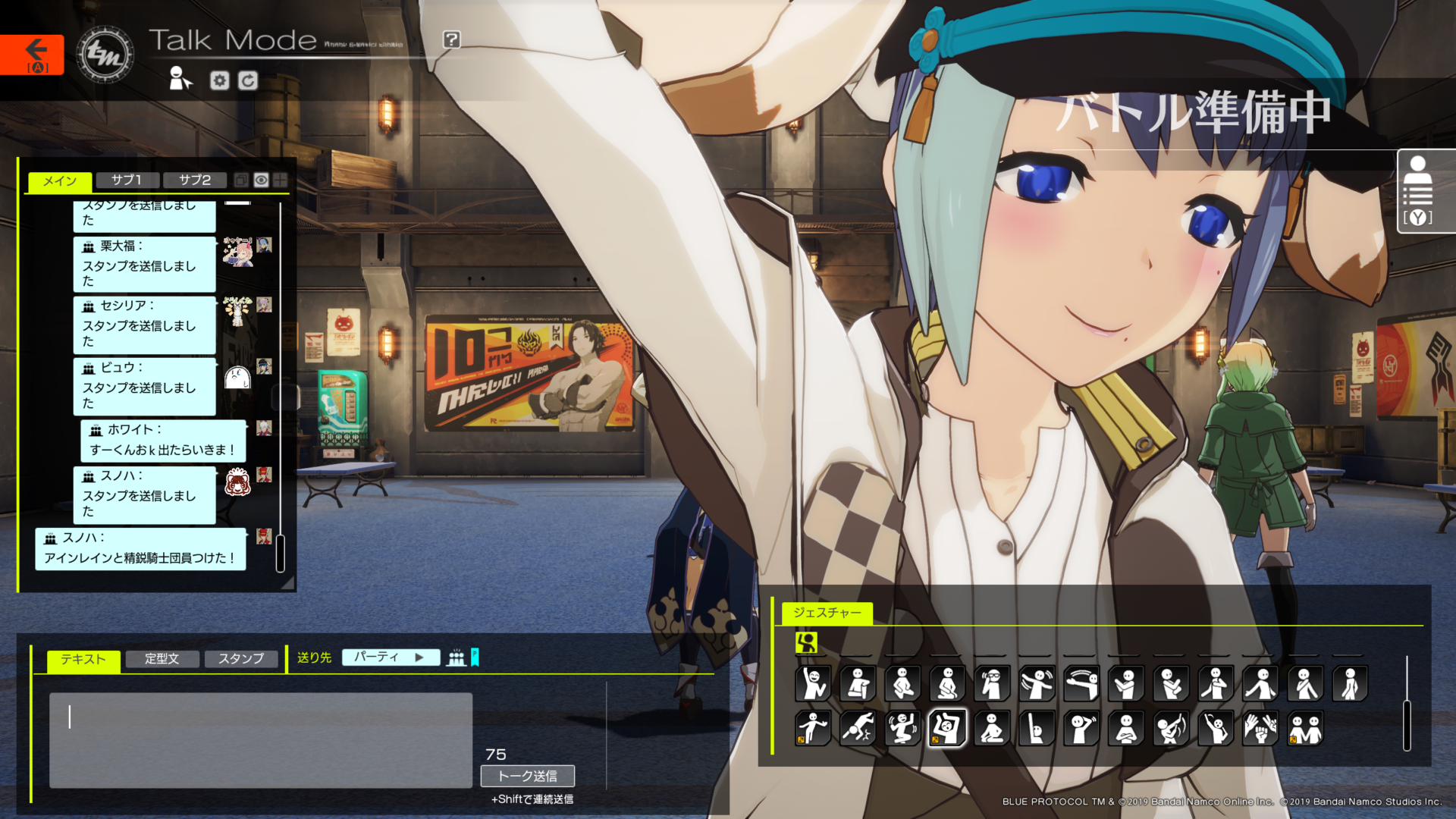Toggle the chat eye visibility icon

[261, 180]
